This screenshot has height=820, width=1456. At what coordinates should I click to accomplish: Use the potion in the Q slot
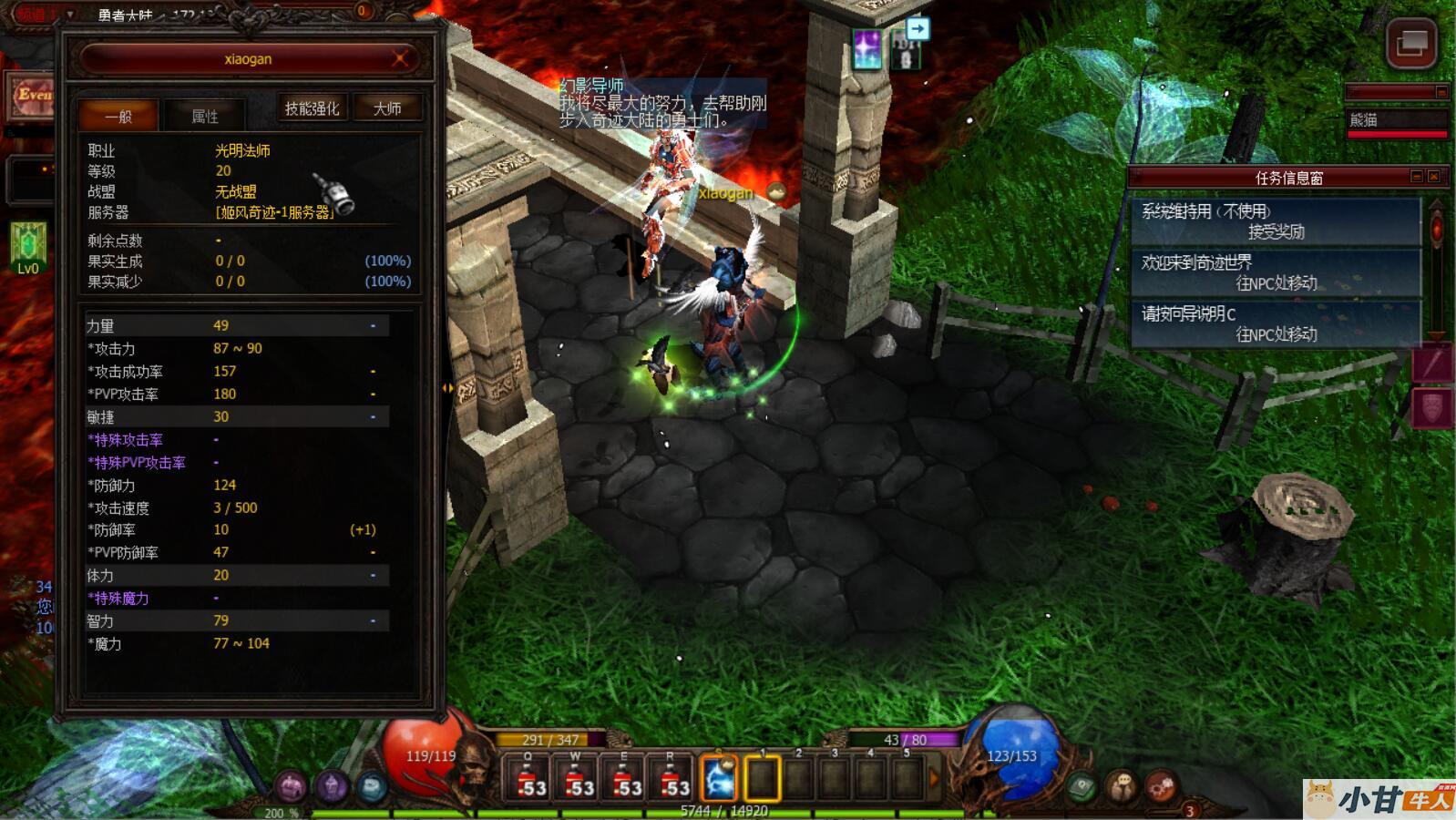(x=528, y=780)
